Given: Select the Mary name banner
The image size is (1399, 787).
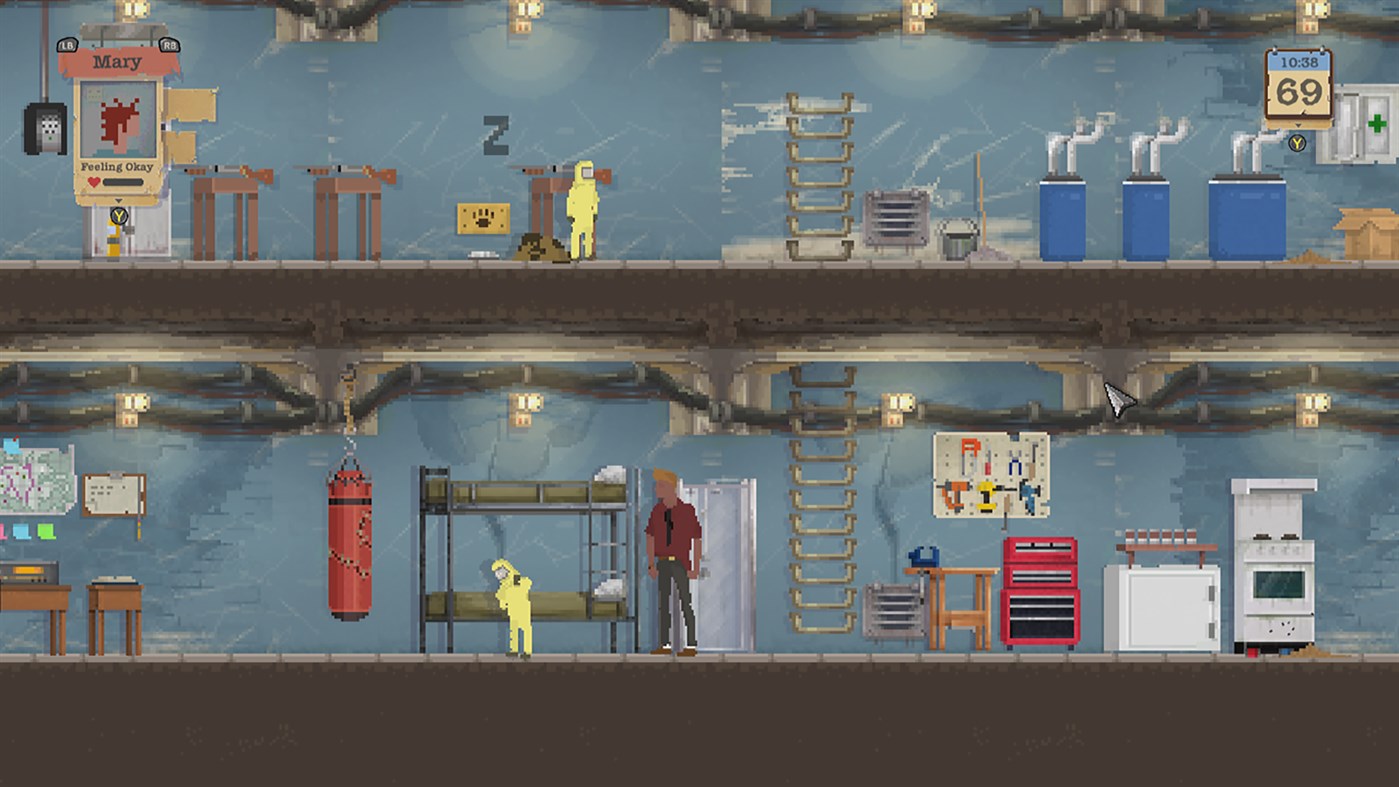Looking at the screenshot, I should tap(117, 61).
